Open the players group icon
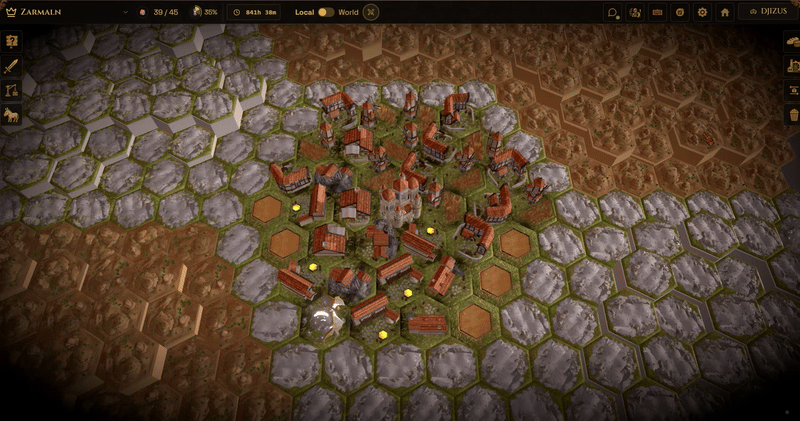The height and width of the screenshot is (421, 800). click(x=636, y=12)
